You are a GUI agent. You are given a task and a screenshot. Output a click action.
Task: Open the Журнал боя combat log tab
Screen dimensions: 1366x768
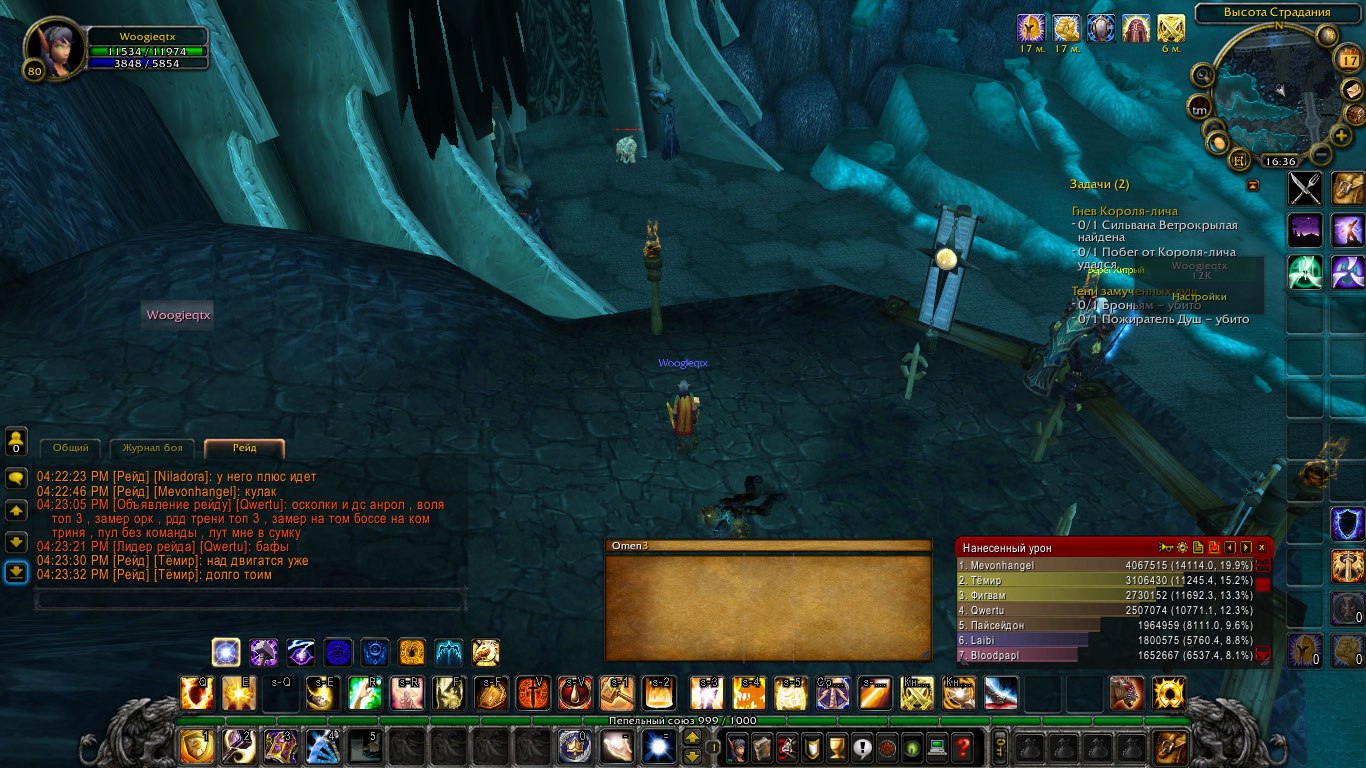(152, 448)
